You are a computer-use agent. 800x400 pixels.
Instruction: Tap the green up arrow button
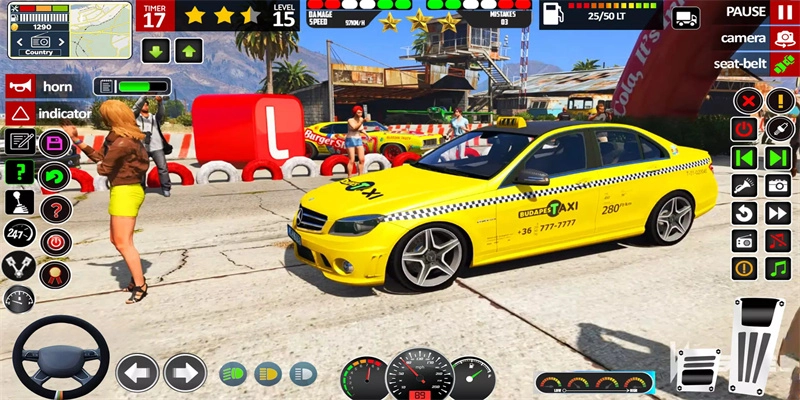pos(189,50)
